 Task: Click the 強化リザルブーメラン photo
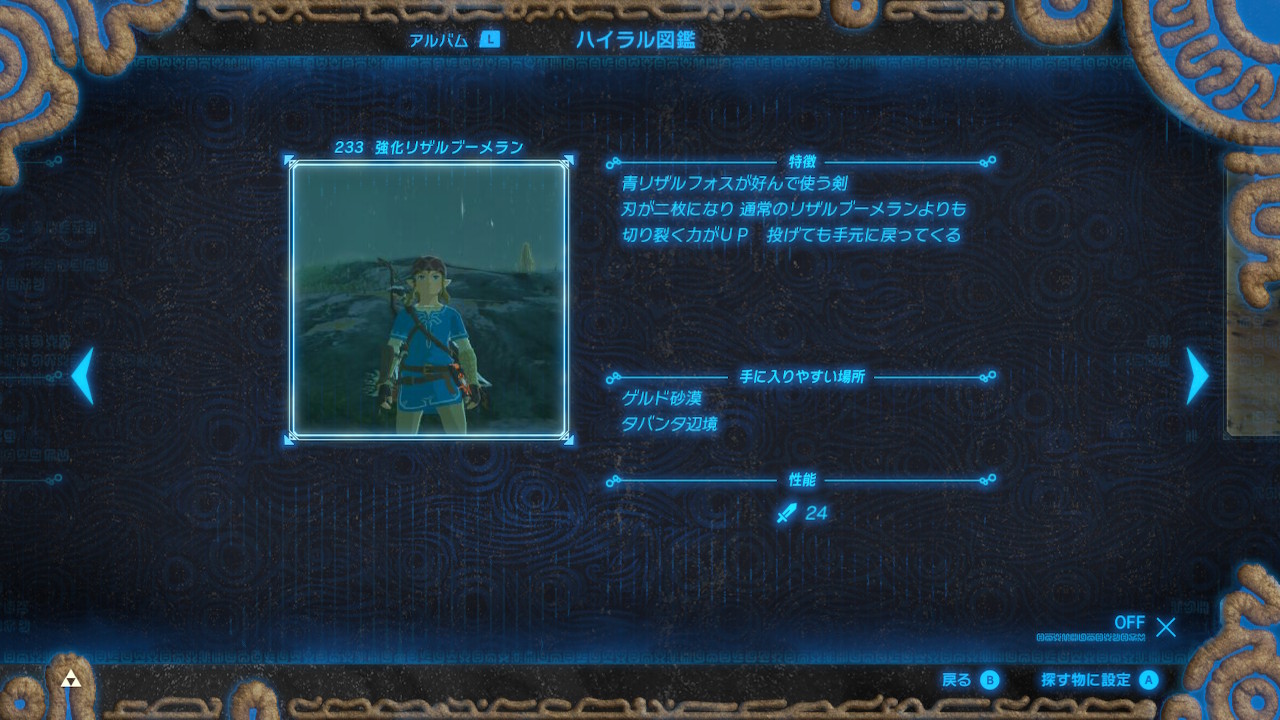click(430, 300)
